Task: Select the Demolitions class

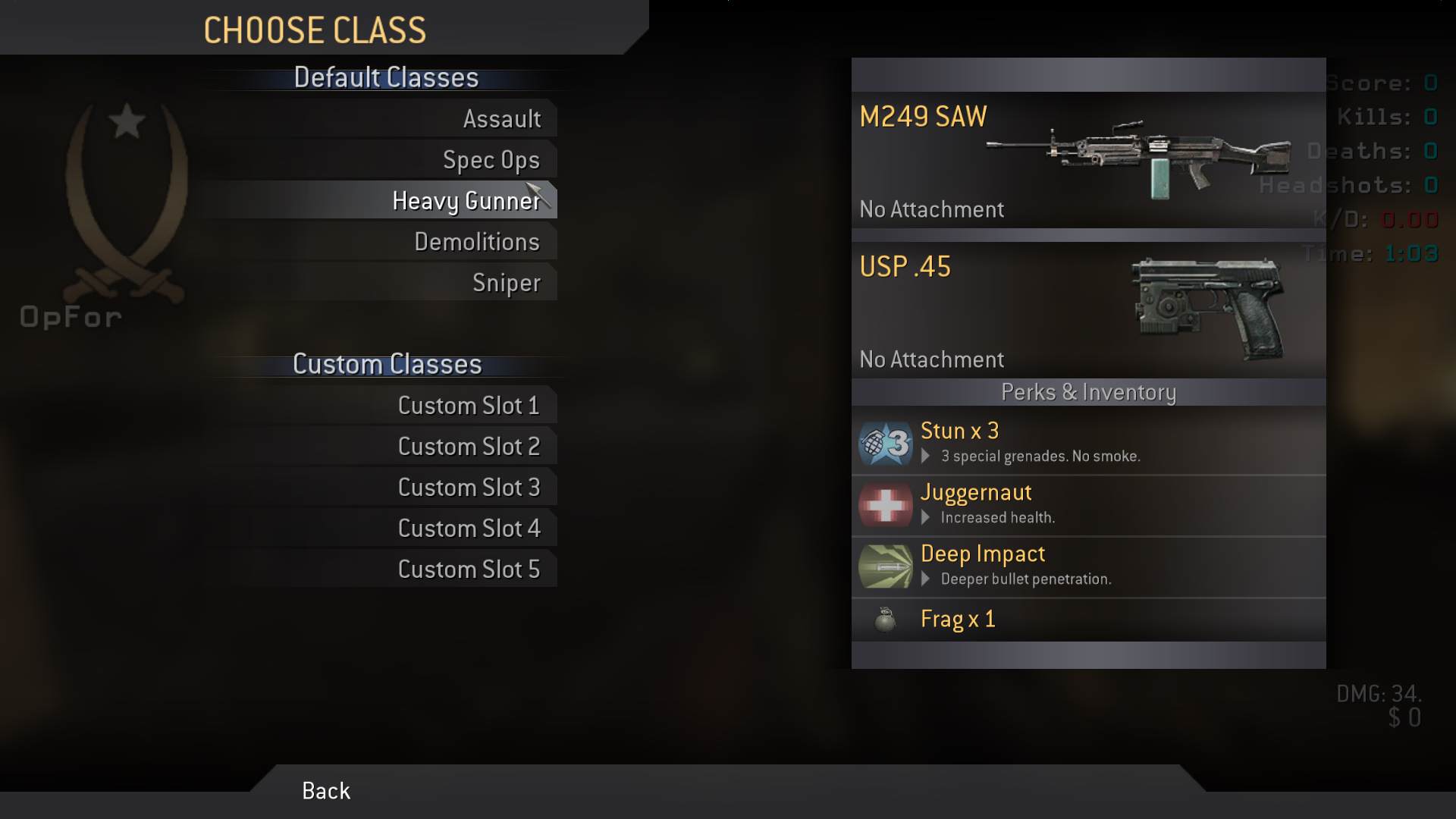Action: coord(476,242)
